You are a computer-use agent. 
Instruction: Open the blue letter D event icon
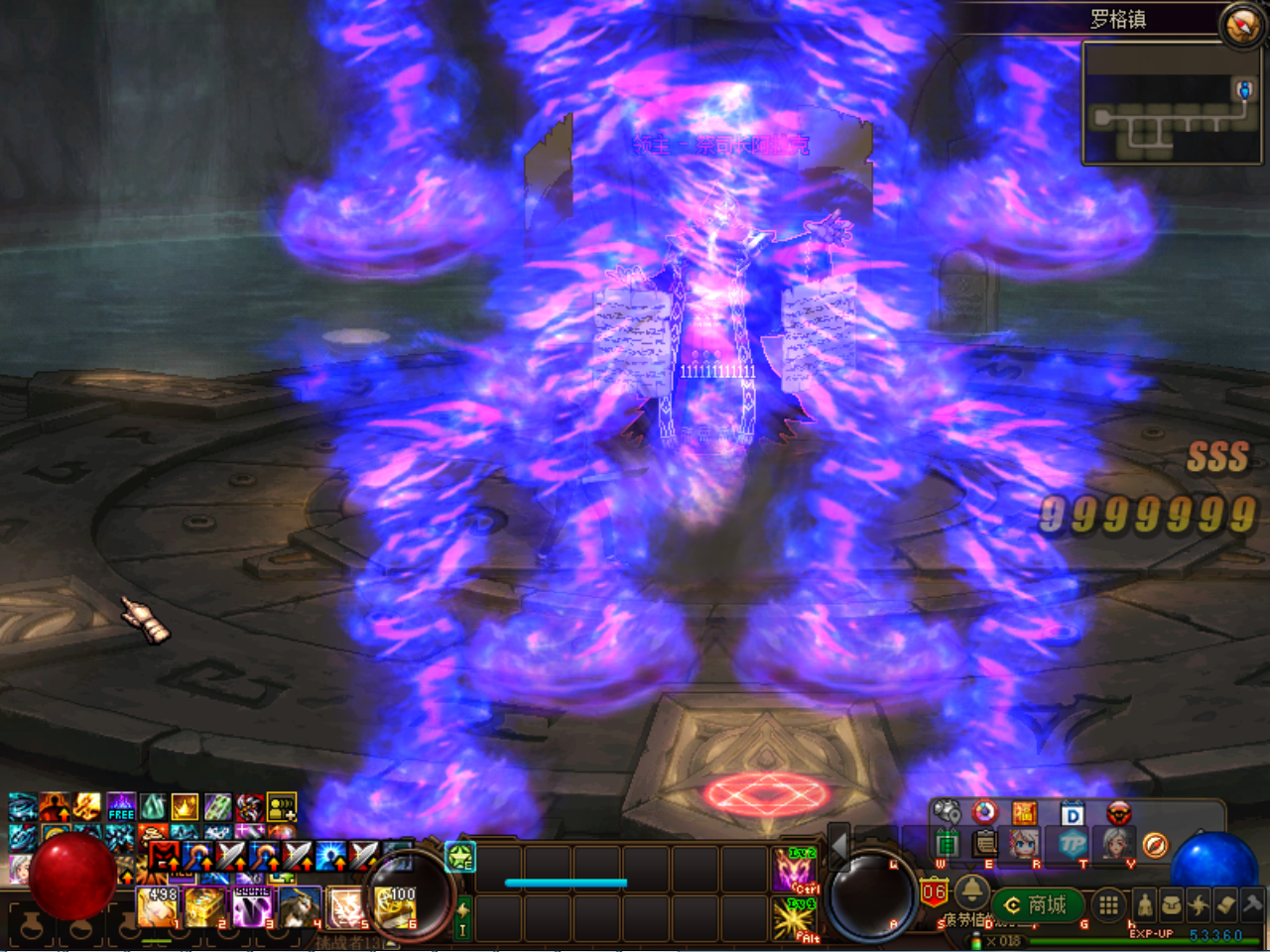[x=1073, y=814]
